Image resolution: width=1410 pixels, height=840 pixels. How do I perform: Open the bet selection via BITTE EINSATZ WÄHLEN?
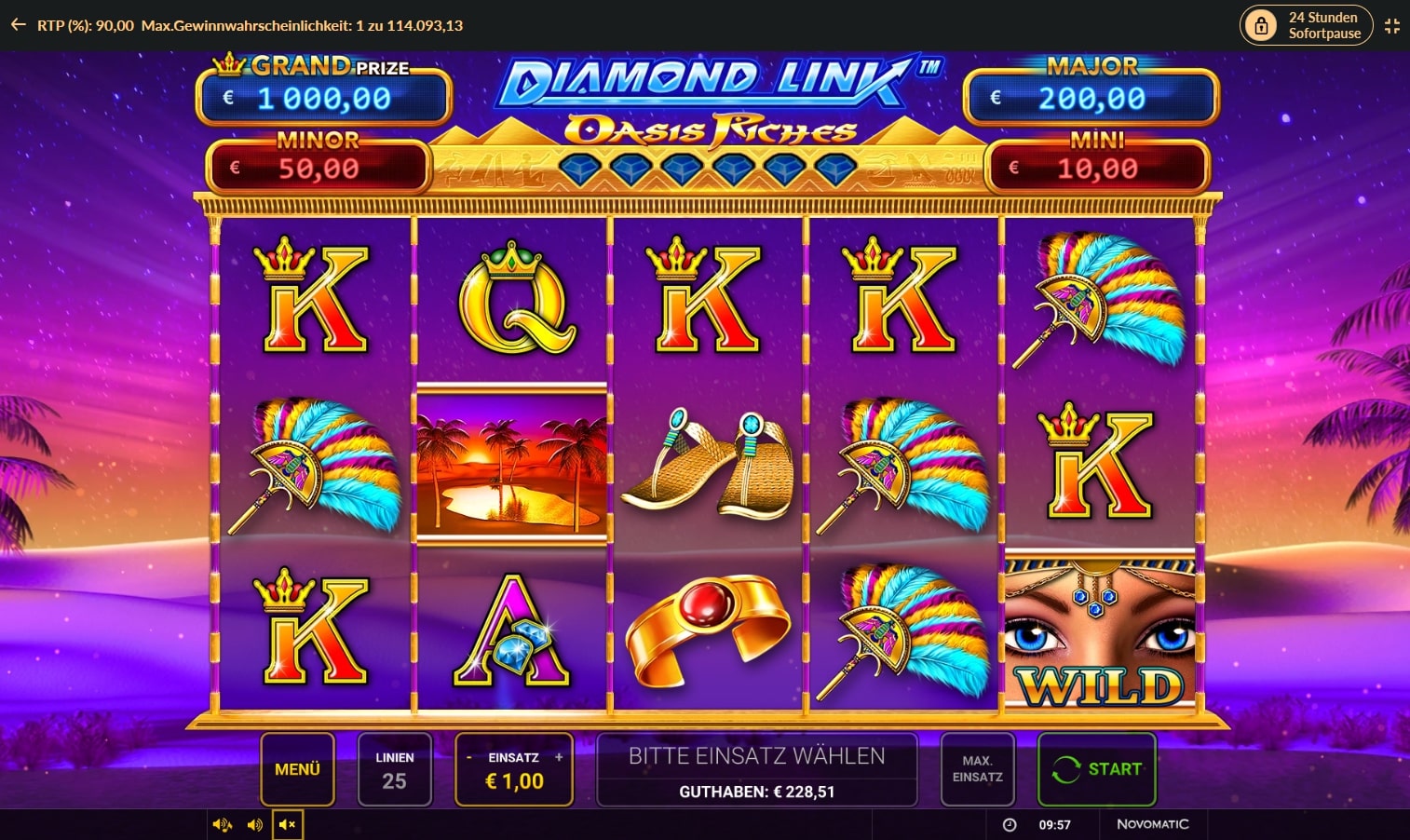tap(756, 755)
